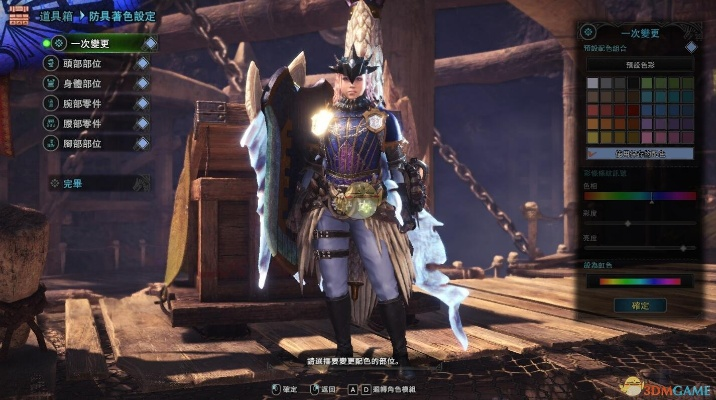The image size is (716, 400).
Task: Click the brightness (亮度) slider track
Action: click(639, 247)
